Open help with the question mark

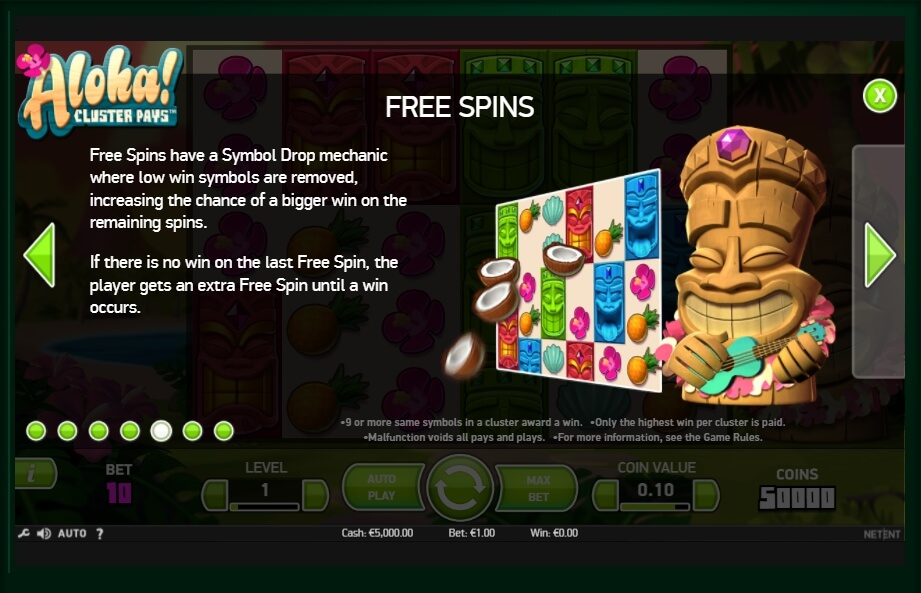(100, 534)
